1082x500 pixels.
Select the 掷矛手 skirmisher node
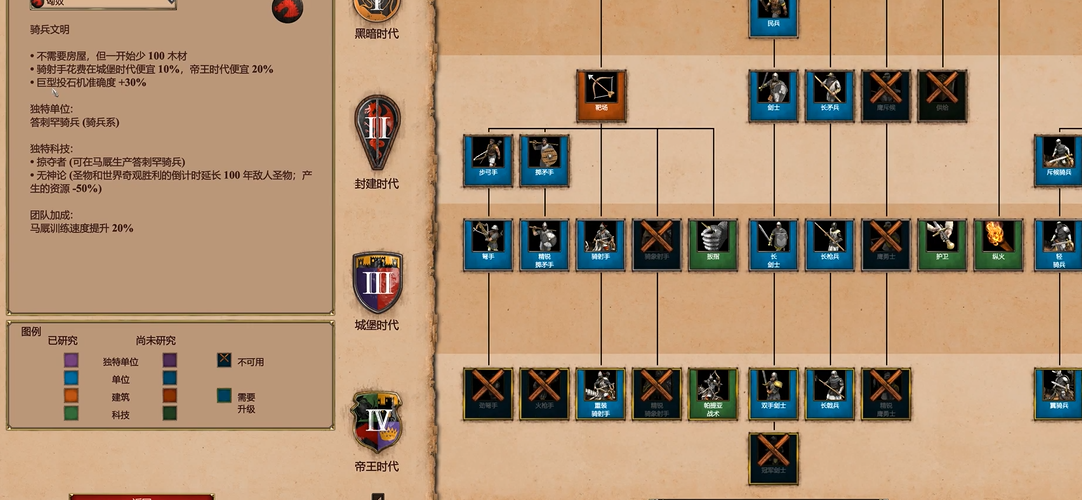[544, 161]
